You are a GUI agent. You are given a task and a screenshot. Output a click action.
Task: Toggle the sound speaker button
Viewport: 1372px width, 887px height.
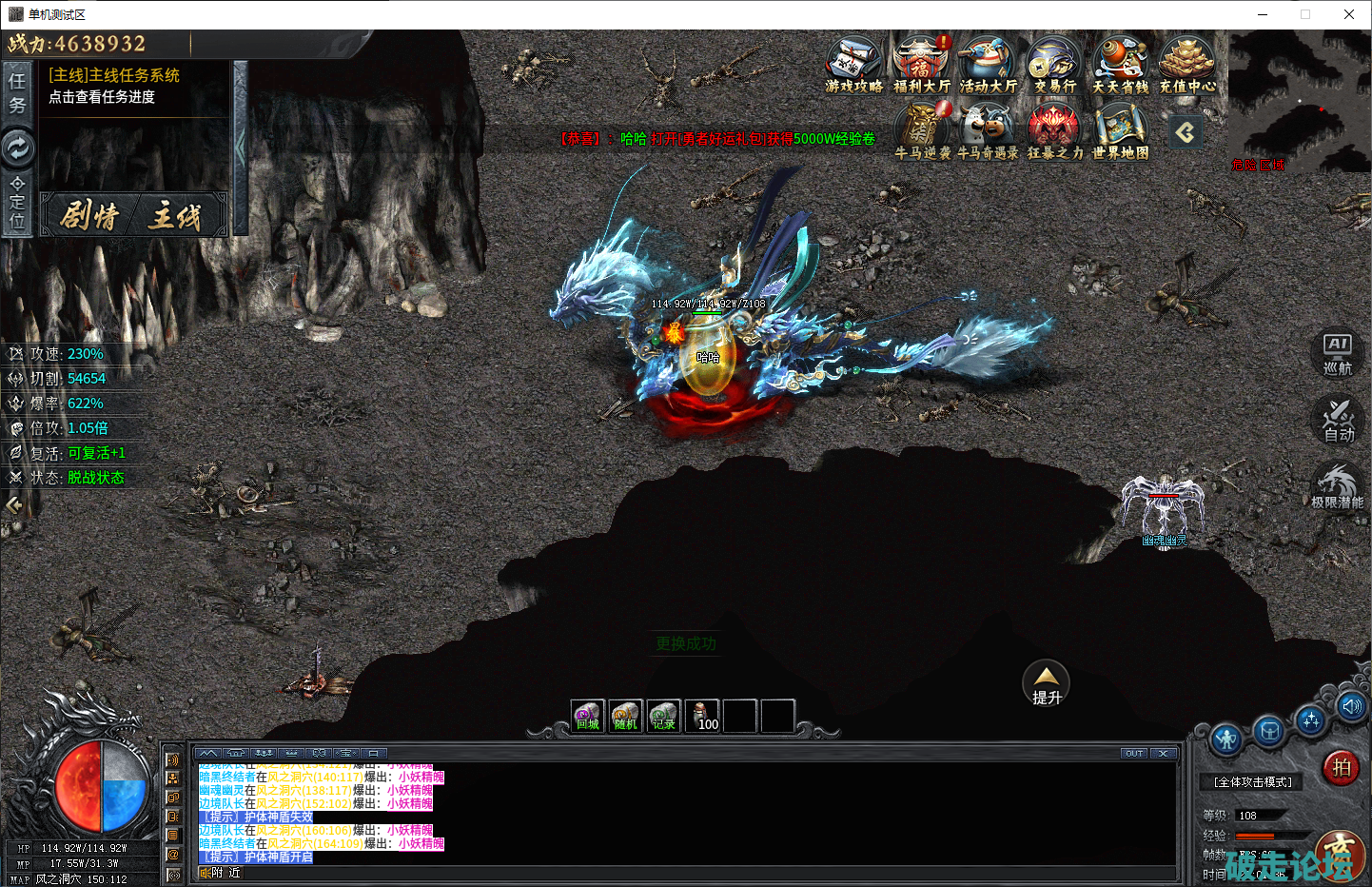1351,706
